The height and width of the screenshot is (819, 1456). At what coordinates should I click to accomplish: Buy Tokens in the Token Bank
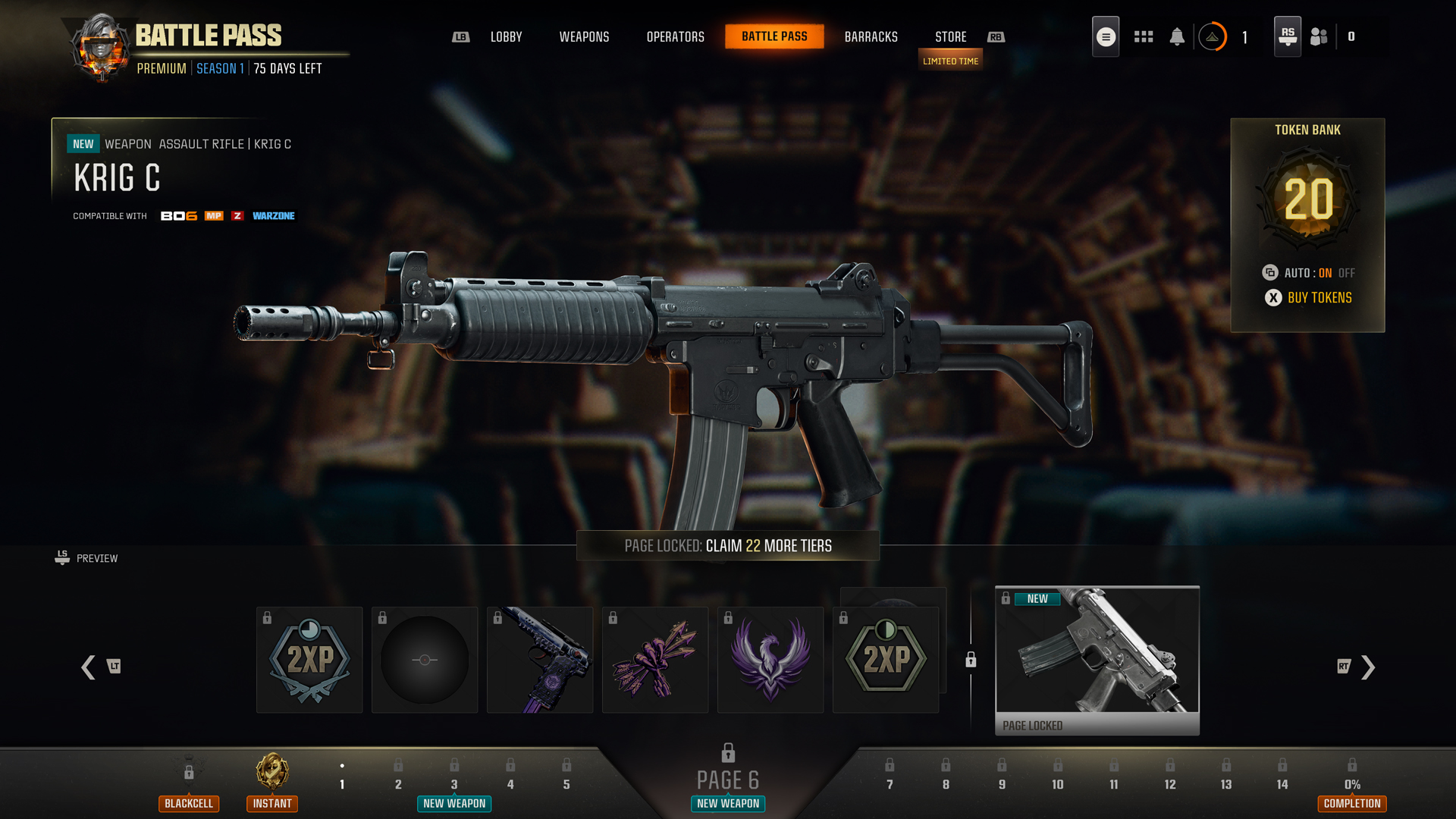click(x=1319, y=298)
